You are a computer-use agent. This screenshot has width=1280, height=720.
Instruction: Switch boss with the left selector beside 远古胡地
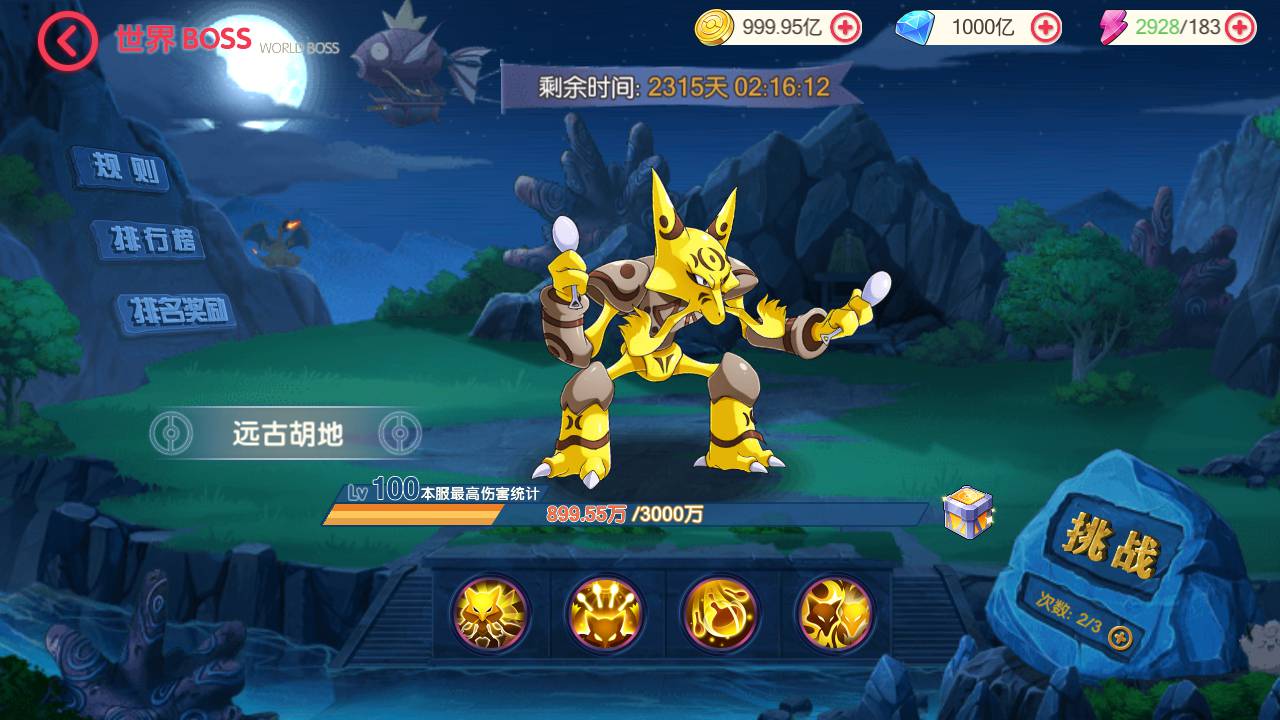tap(171, 434)
